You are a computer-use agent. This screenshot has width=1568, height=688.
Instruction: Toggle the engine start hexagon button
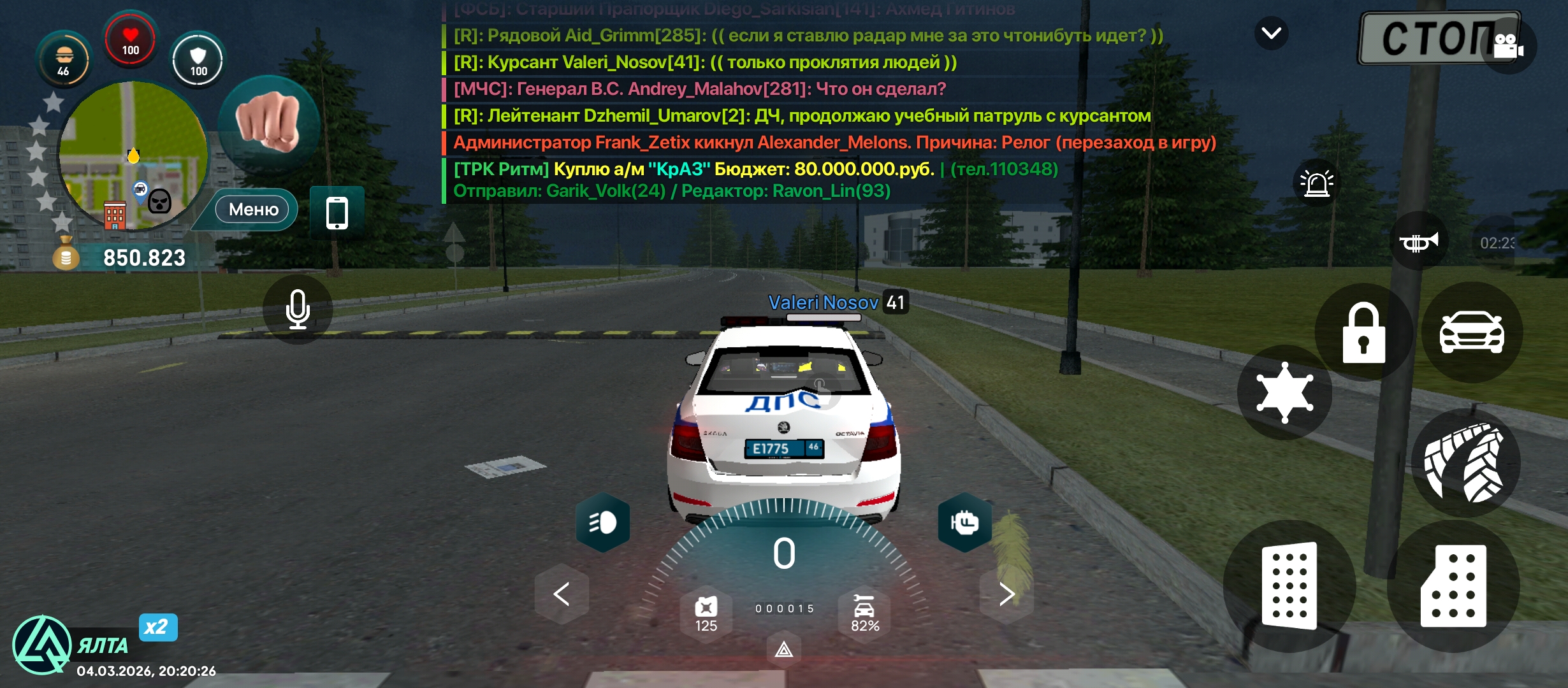click(964, 522)
